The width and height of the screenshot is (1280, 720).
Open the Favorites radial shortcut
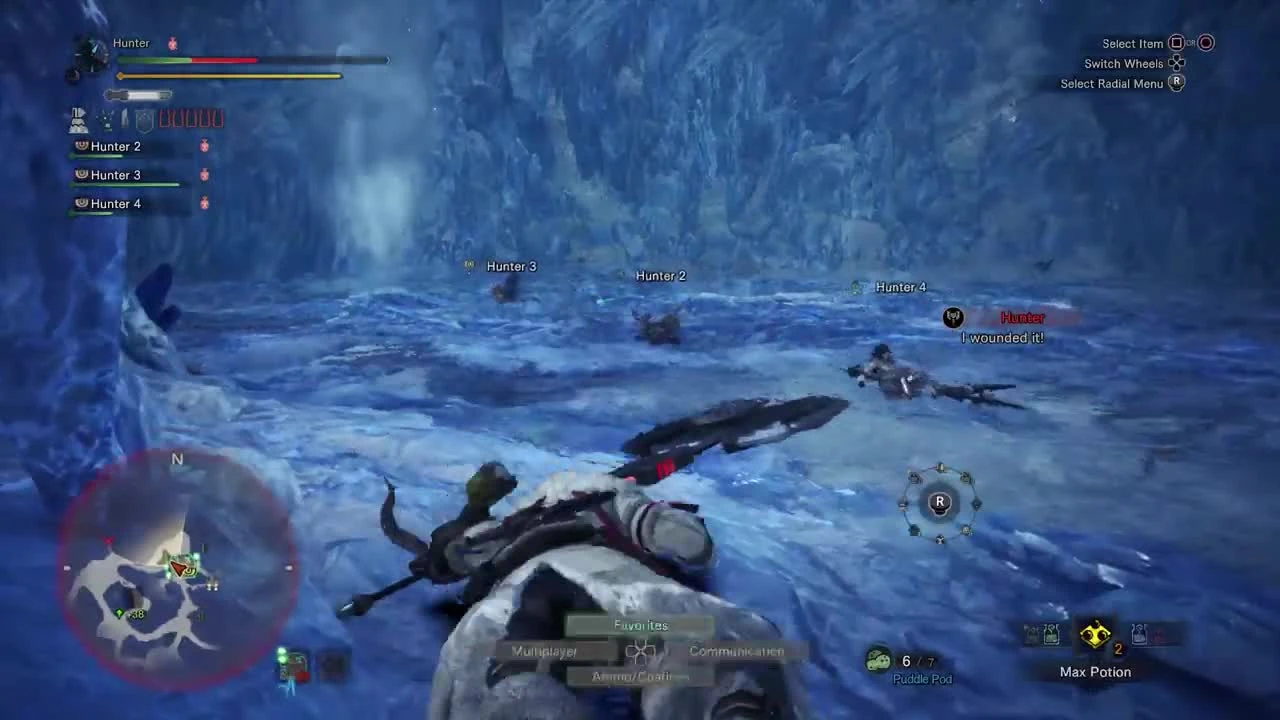(640, 624)
